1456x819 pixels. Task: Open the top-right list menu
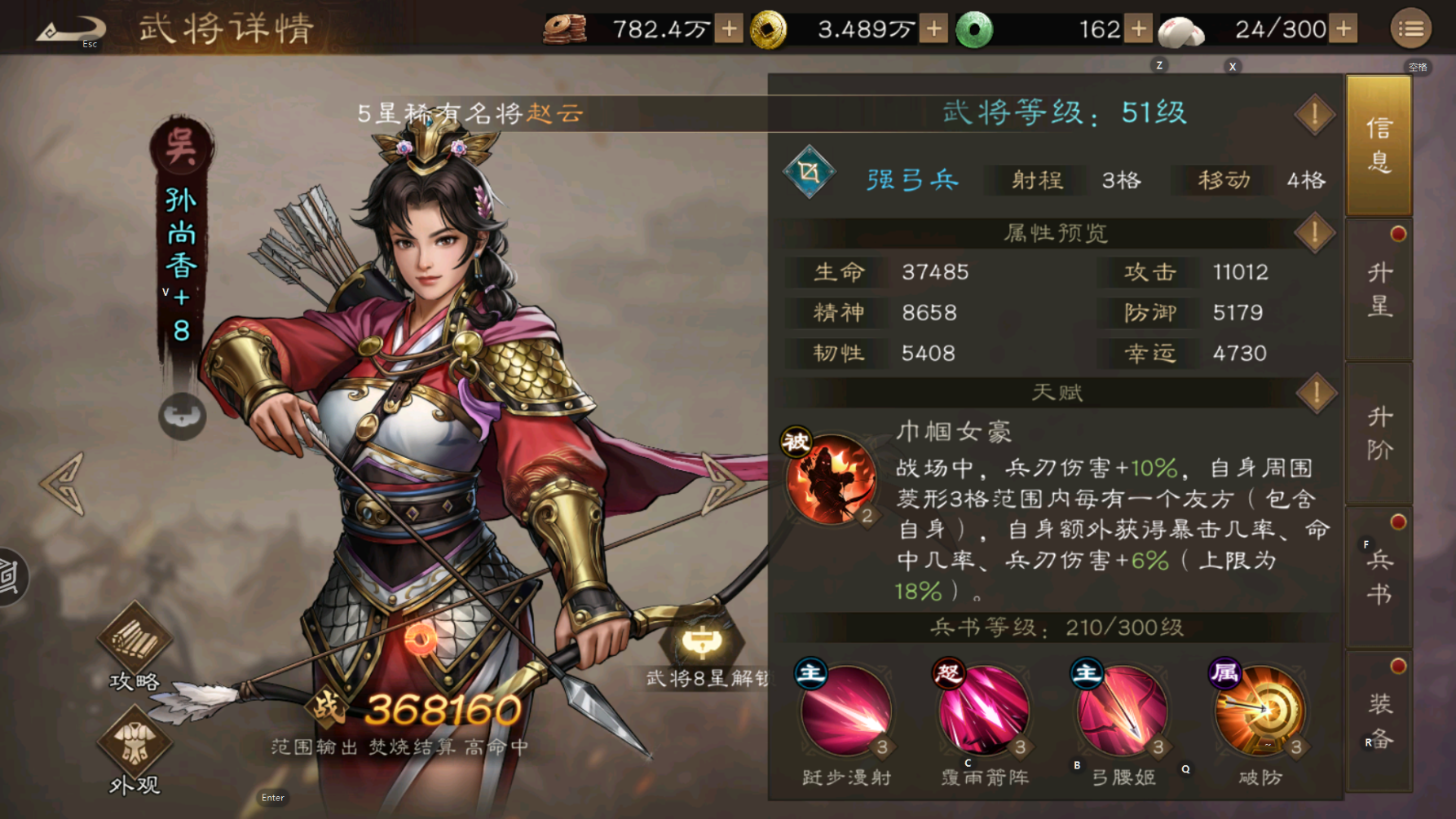[x=1411, y=29]
